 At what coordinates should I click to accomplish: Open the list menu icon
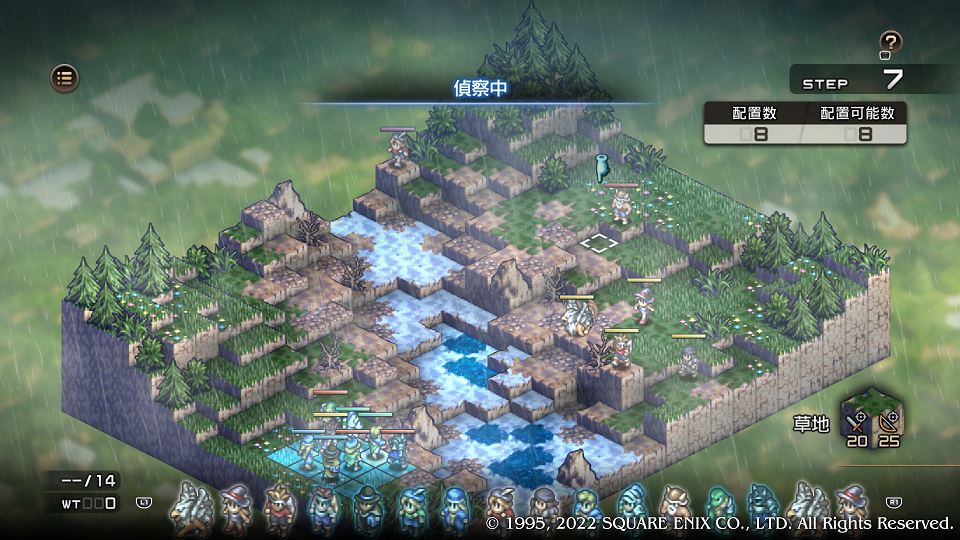click(65, 77)
